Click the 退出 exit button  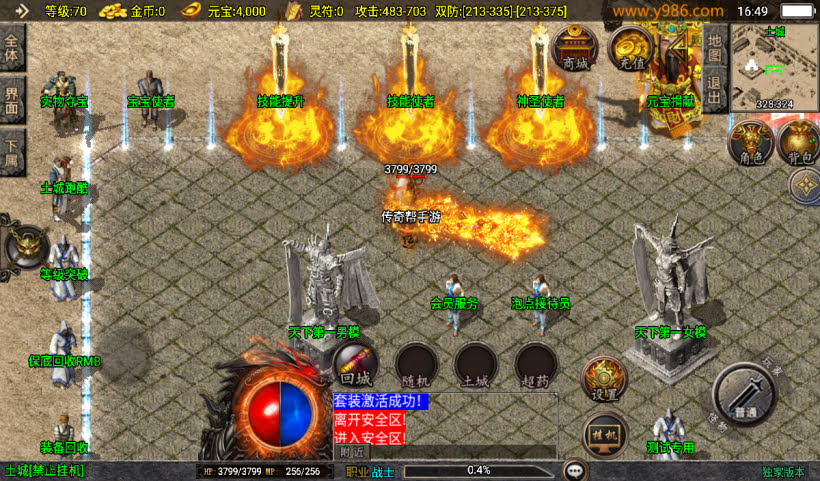click(713, 90)
